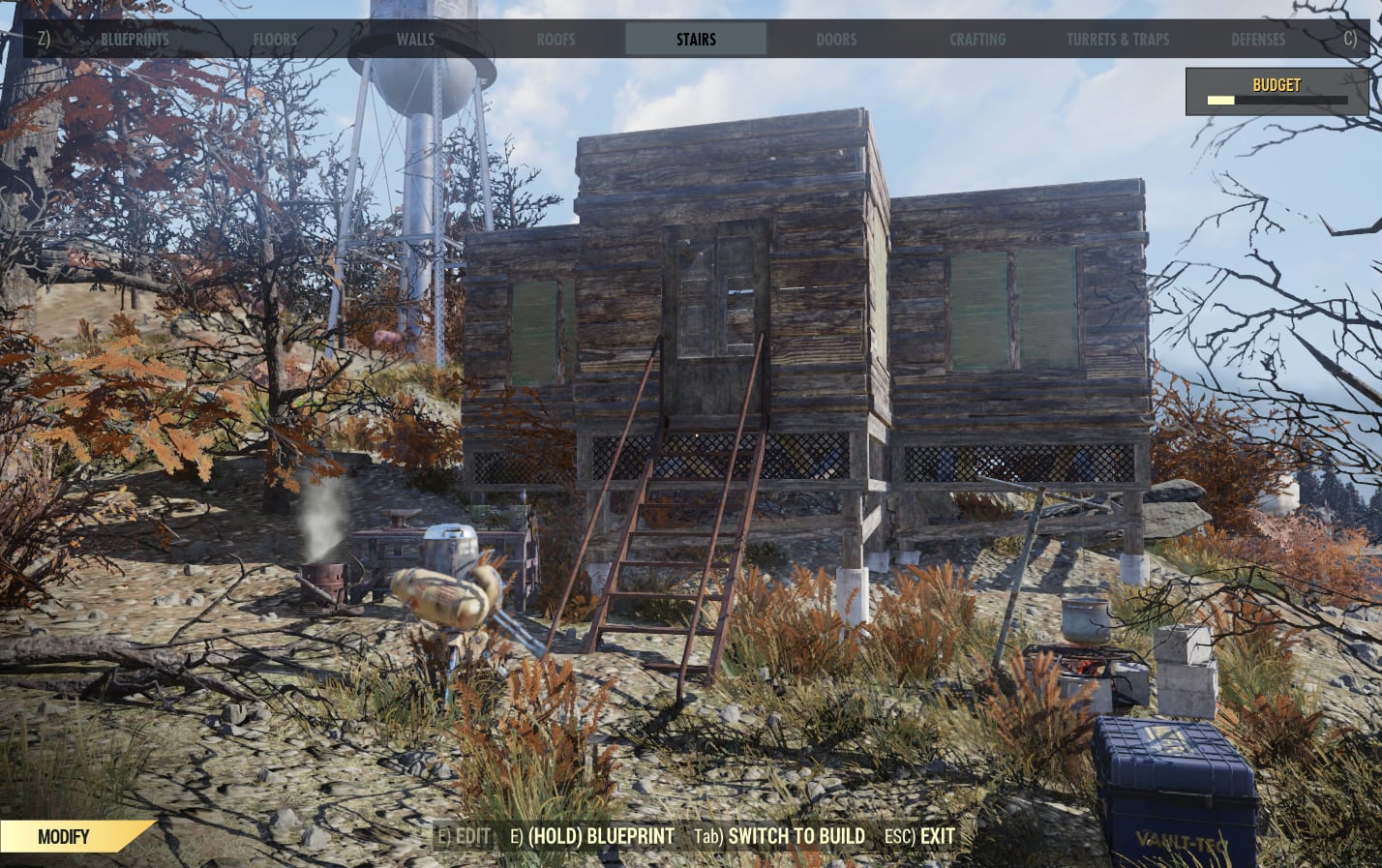The width and height of the screenshot is (1382, 868).
Task: Click the MODIFY banner
Action: [64, 836]
